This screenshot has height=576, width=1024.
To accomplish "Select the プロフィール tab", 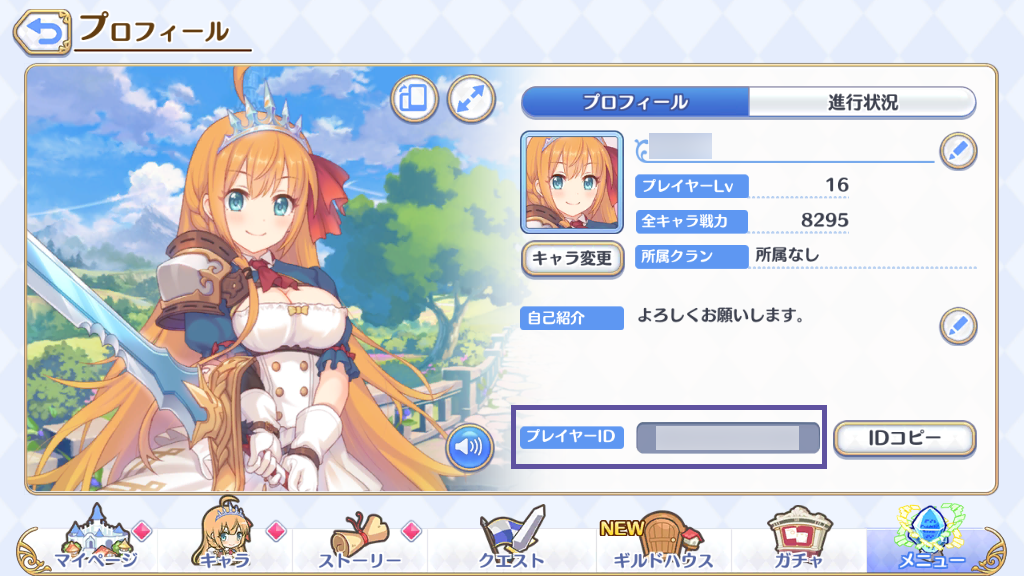I will pyautogui.click(x=635, y=102).
